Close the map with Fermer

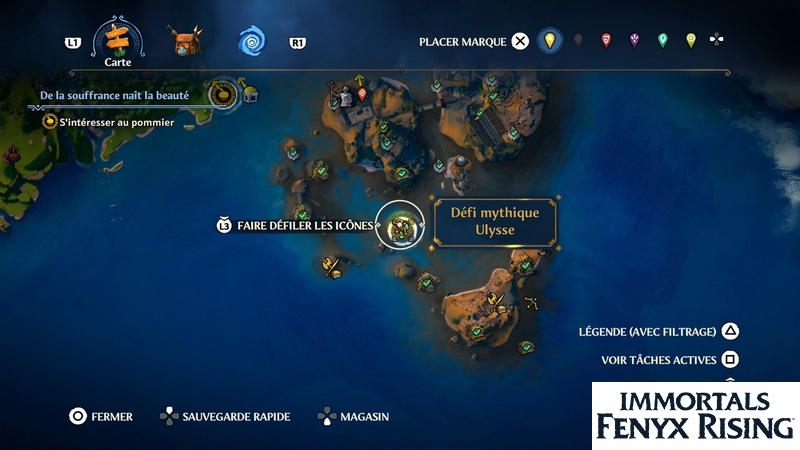point(77,416)
